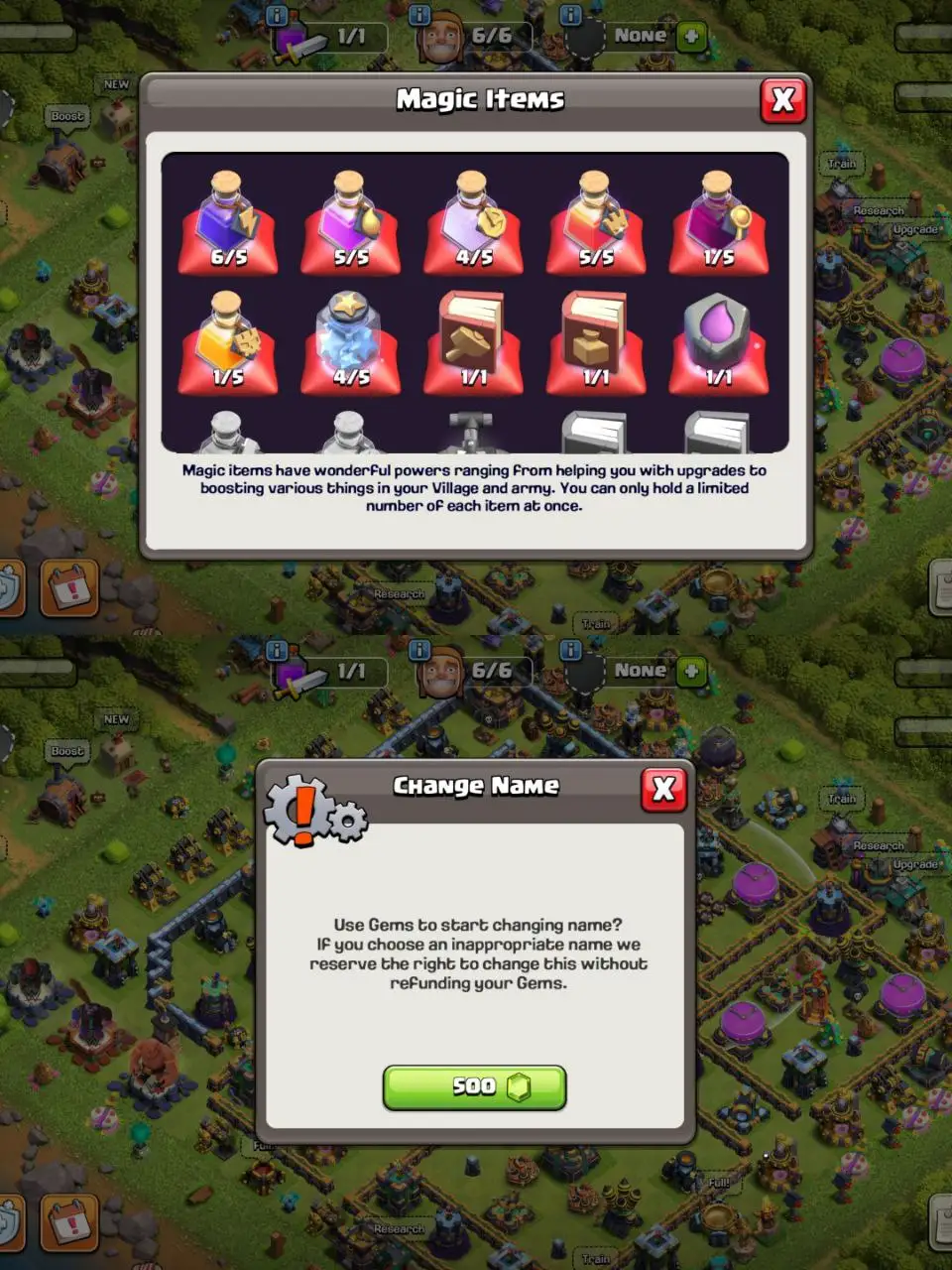The image size is (952, 1270).
Task: Pick the Book of Spells with flask
Action: (x=596, y=342)
